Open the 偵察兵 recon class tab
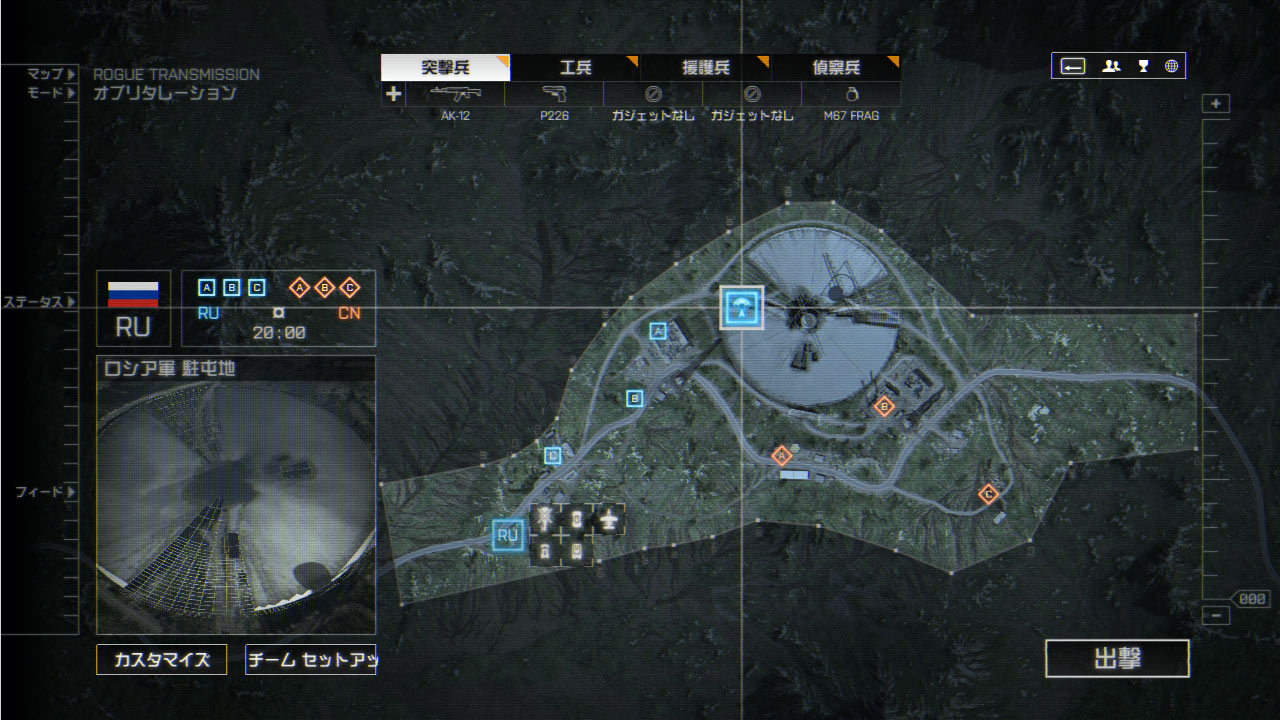The width and height of the screenshot is (1280, 720). [x=836, y=68]
